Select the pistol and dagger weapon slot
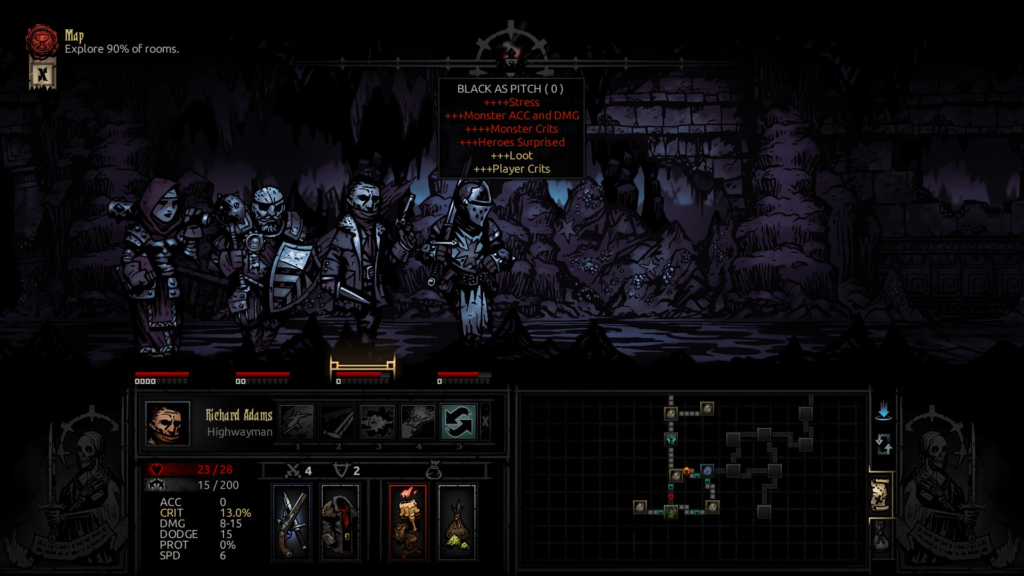 click(294, 520)
